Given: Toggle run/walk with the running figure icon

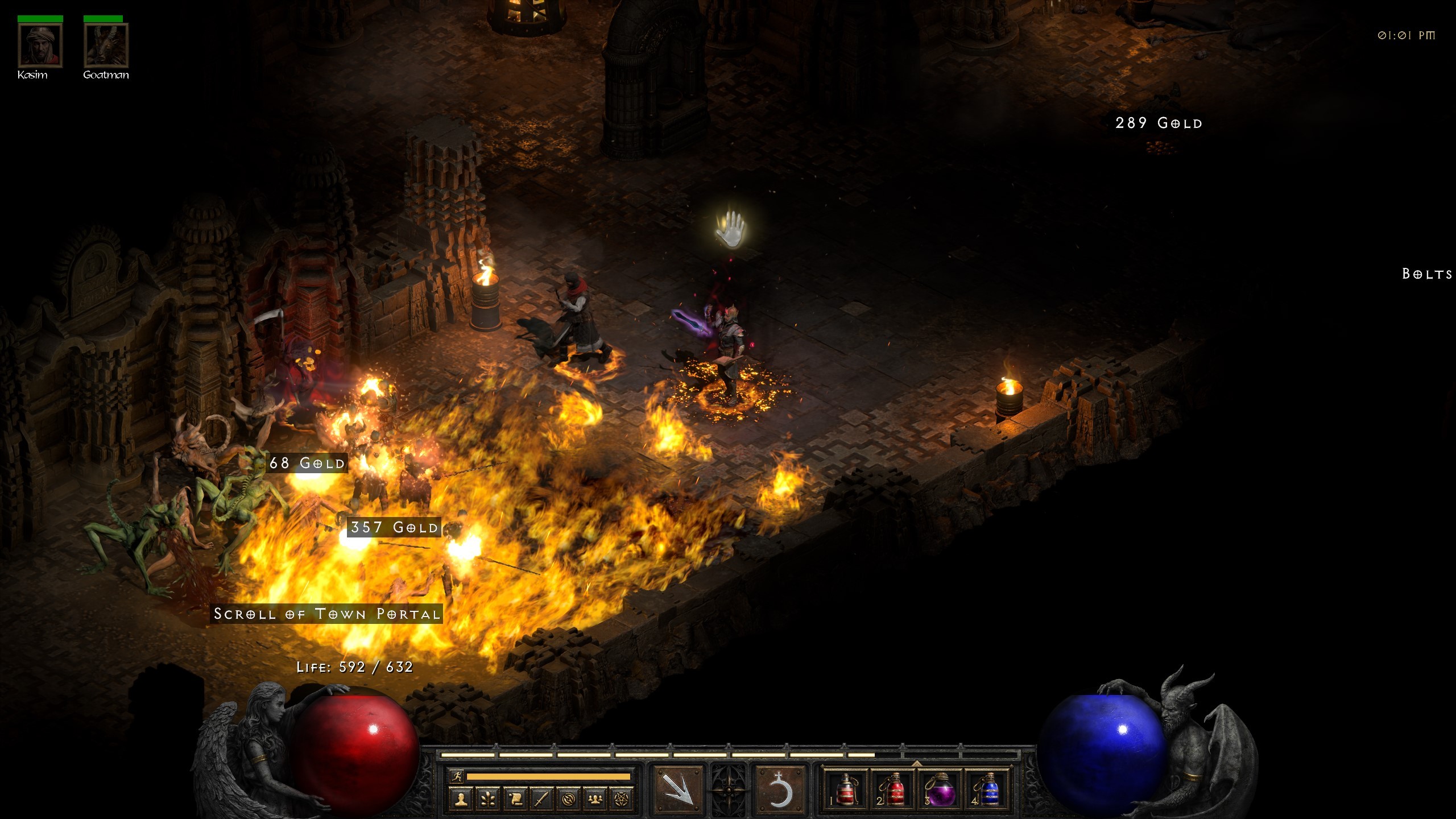Looking at the screenshot, I should click(457, 778).
